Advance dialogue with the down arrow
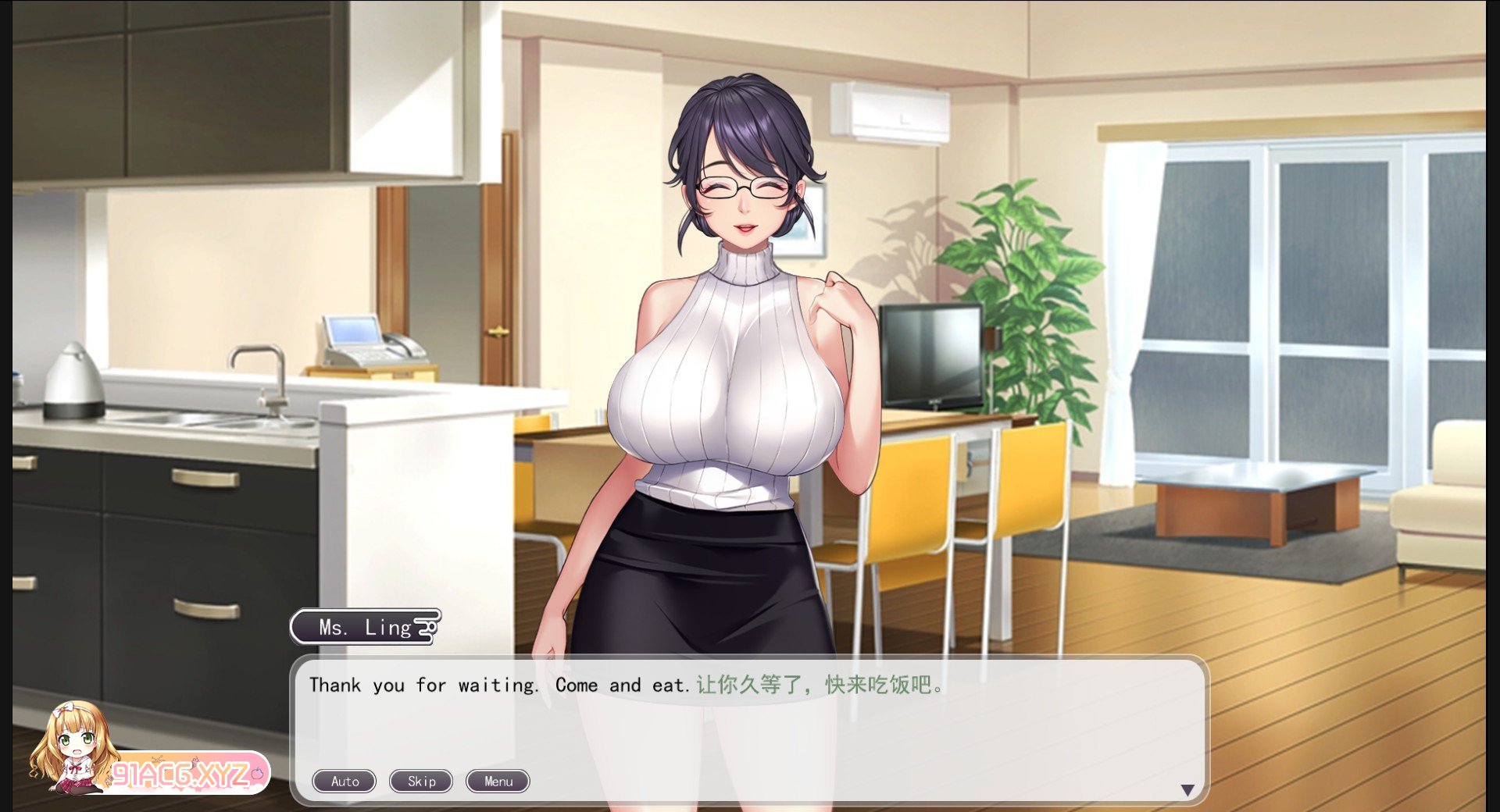 click(1187, 790)
